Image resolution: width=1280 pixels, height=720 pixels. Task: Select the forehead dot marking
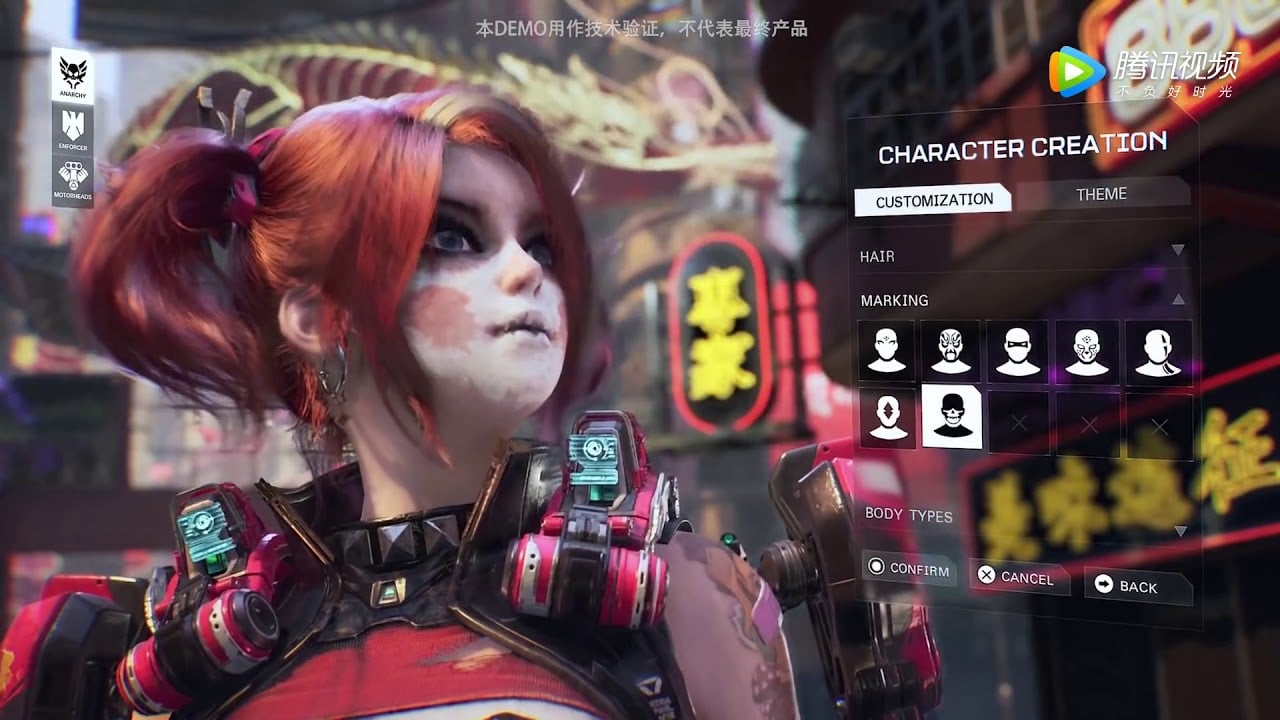887,351
